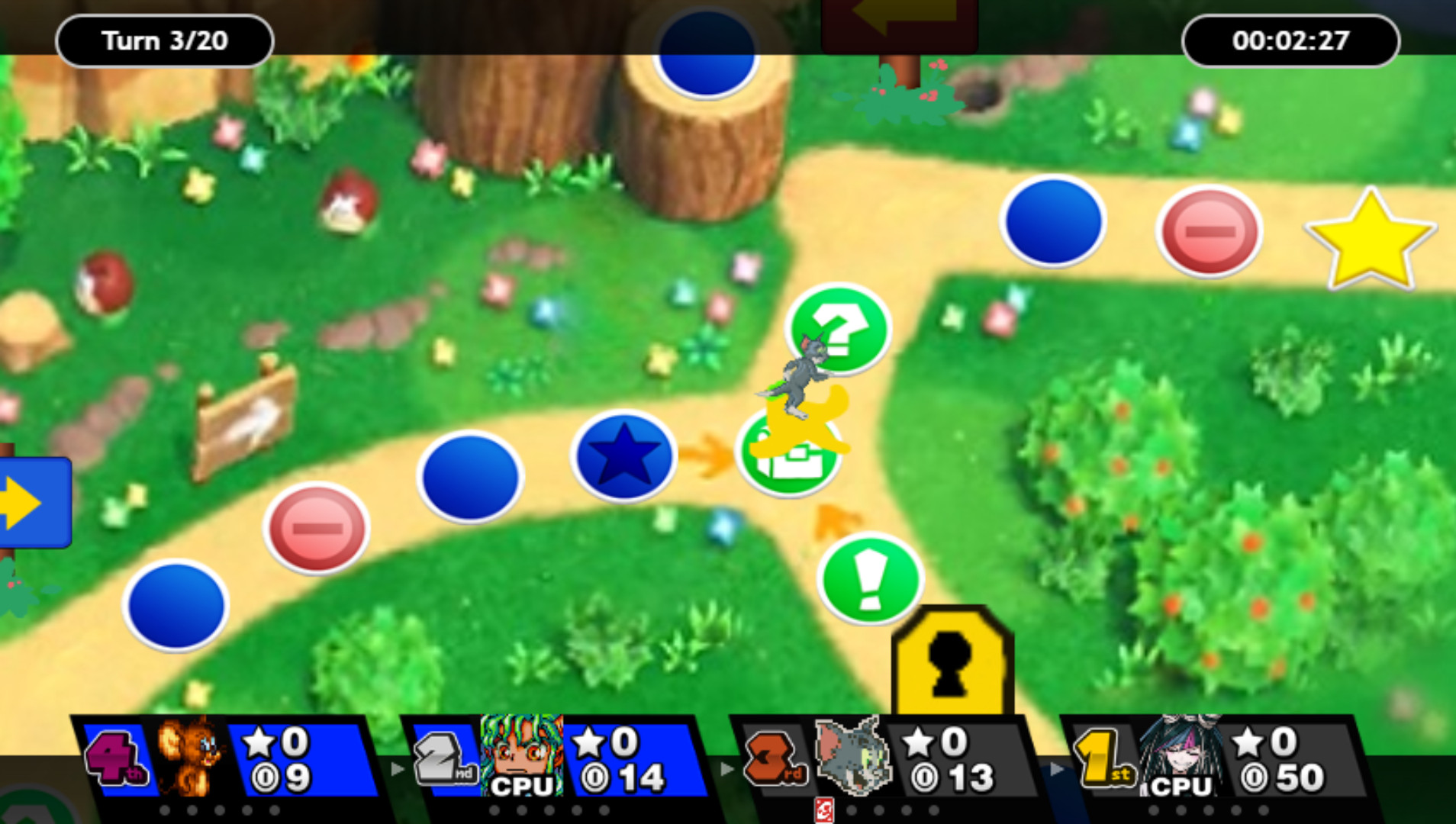This screenshot has height=824, width=1456.
Task: Click the Turn 3/20 indicator
Action: pyautogui.click(x=164, y=41)
